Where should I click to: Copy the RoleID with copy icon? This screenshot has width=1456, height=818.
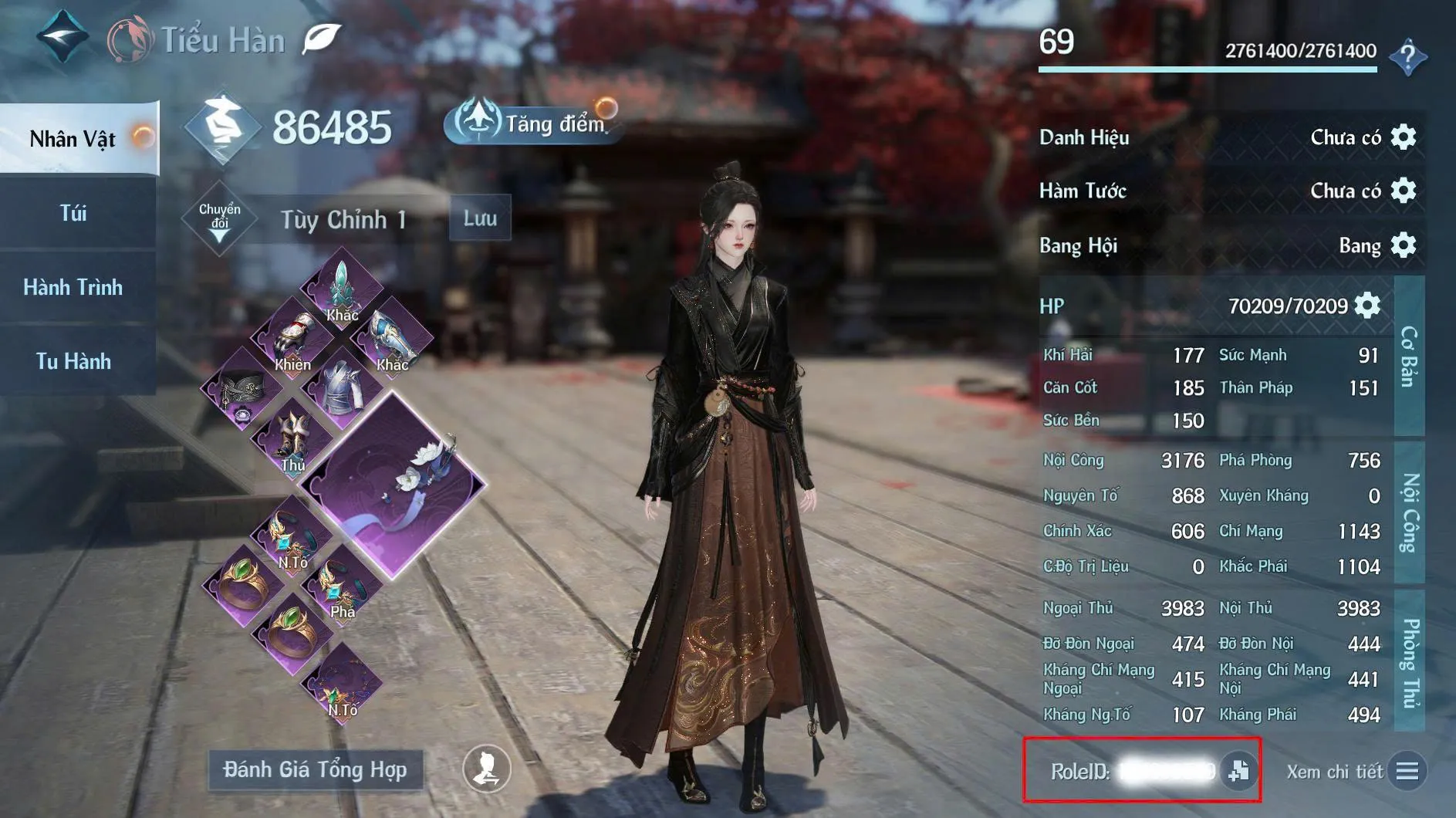[1239, 770]
